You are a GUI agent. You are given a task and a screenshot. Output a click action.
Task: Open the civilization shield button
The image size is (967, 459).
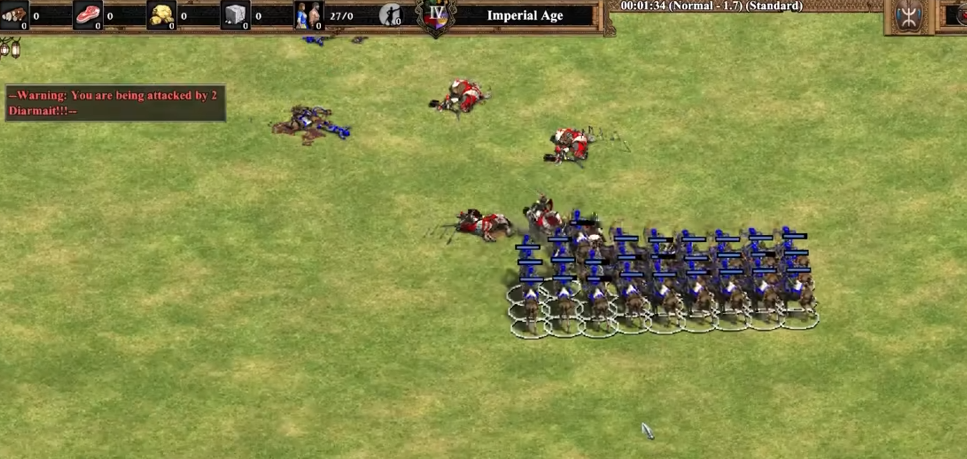908,17
